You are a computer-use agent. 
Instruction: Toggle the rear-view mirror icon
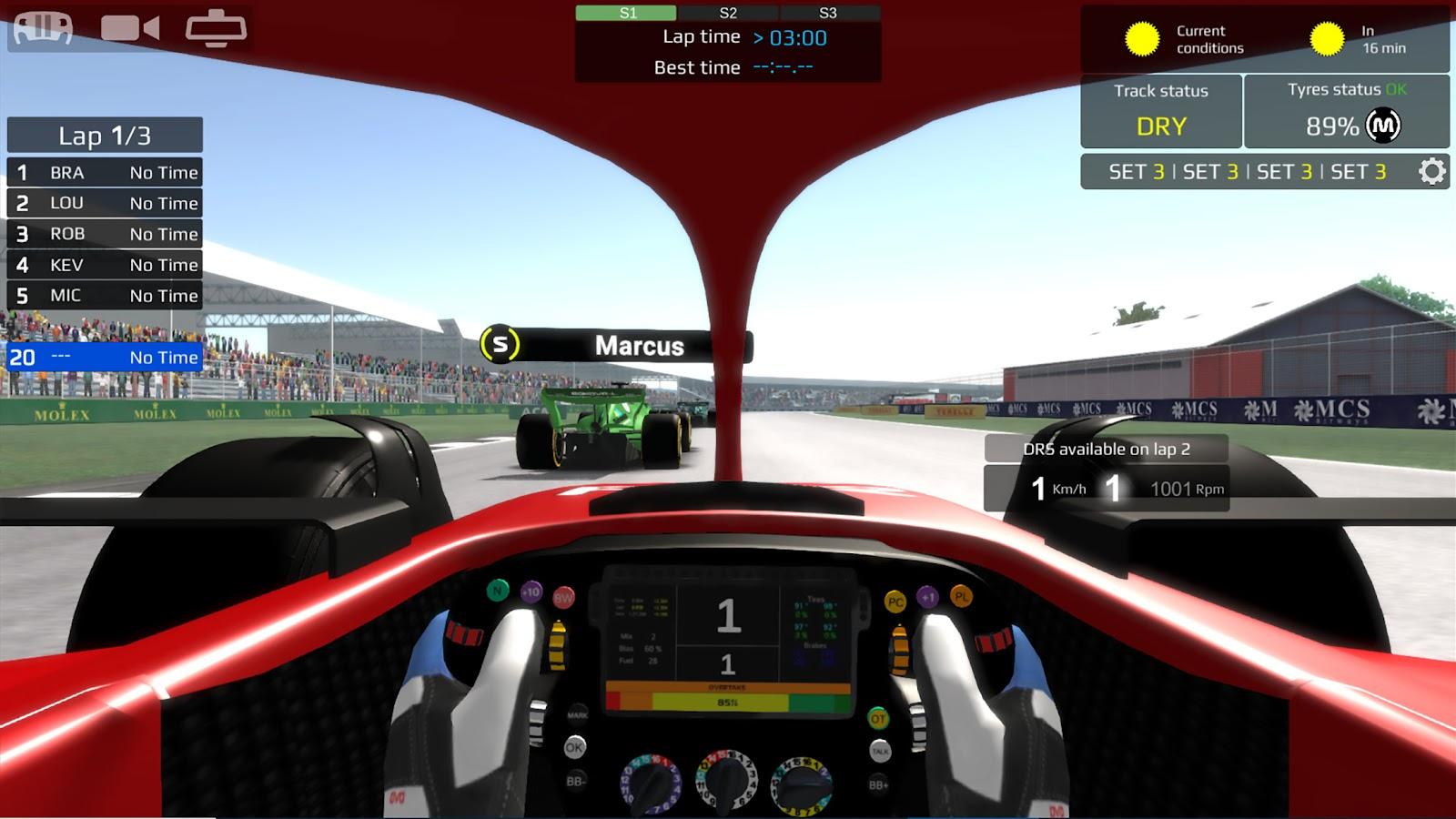[x=216, y=27]
